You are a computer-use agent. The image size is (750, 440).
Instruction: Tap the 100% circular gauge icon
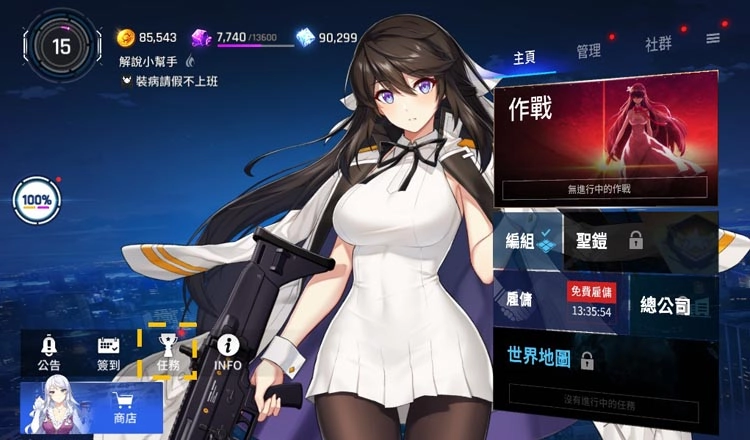[37, 200]
